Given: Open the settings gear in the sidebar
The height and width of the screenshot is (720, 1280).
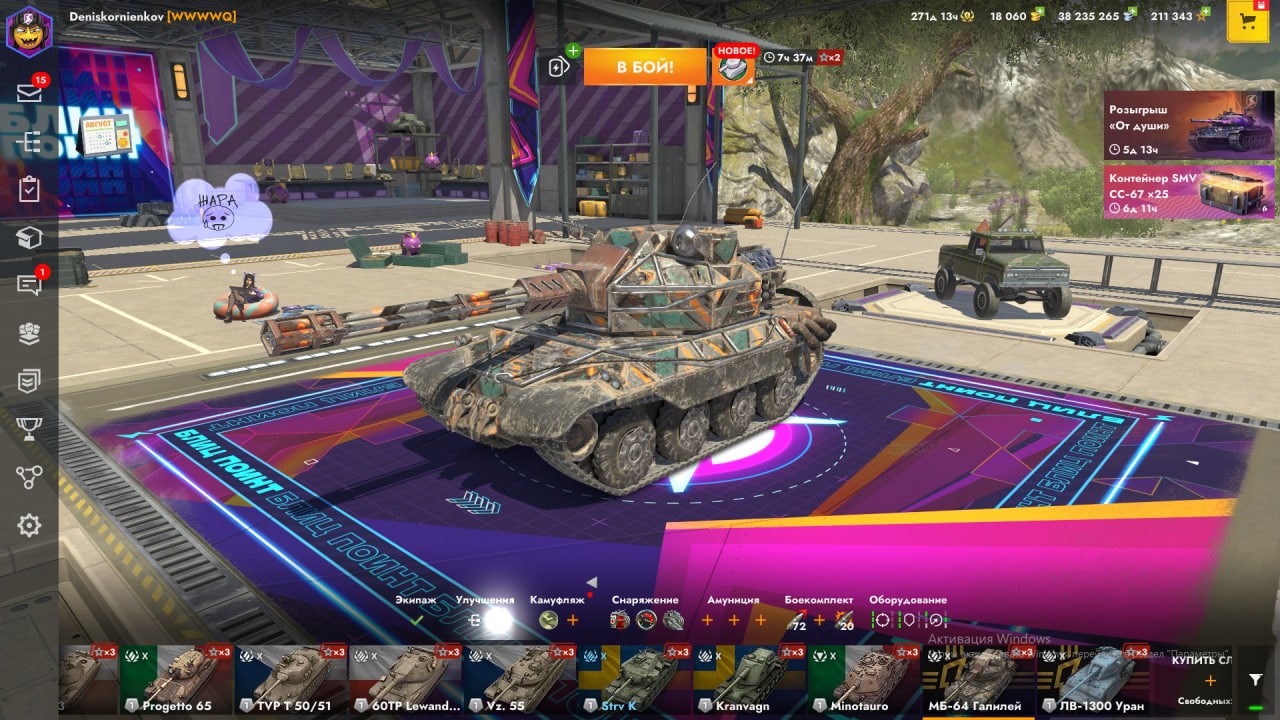Looking at the screenshot, I should click(x=29, y=525).
